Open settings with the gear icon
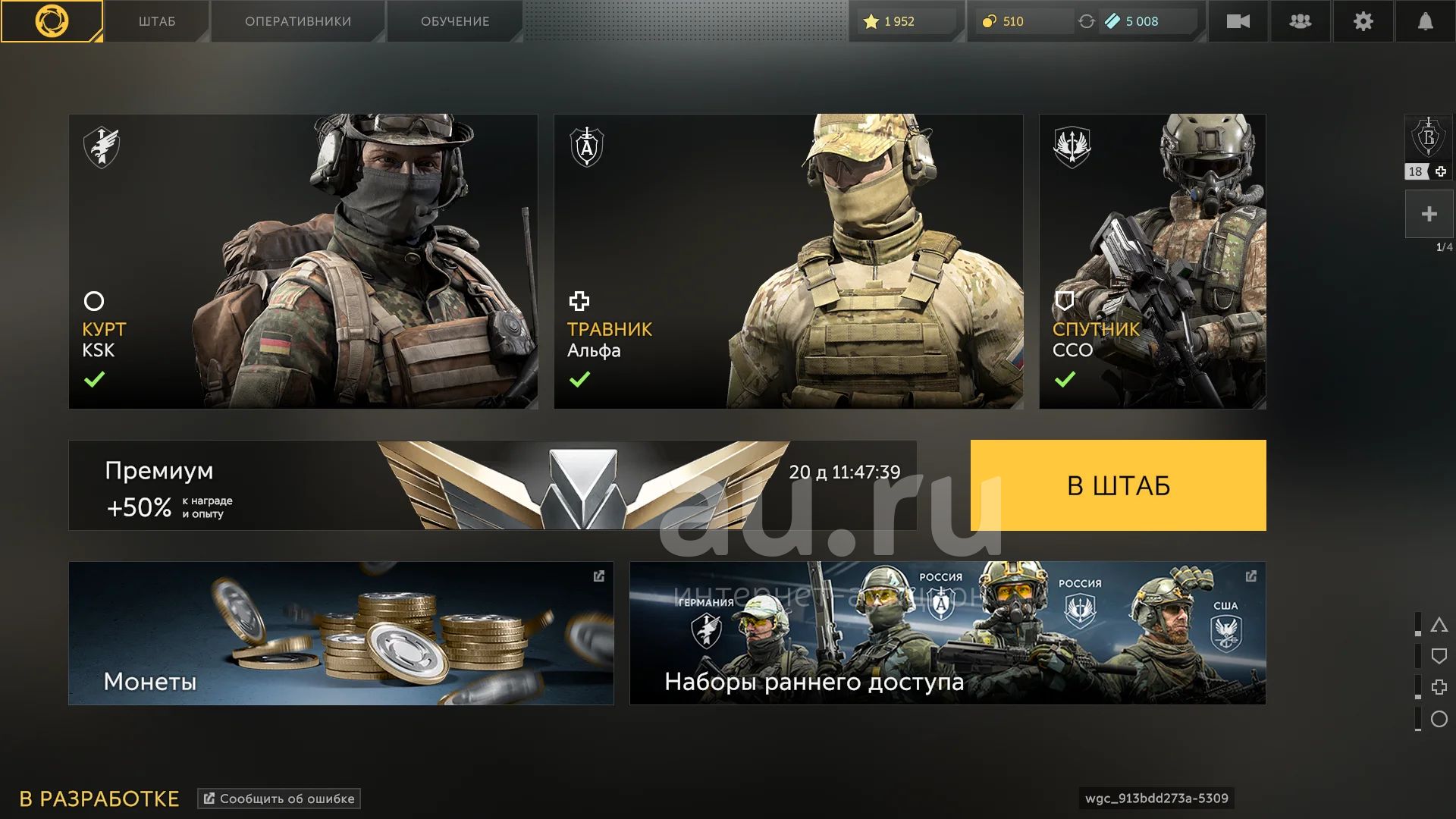Image resolution: width=1456 pixels, height=819 pixels. [x=1363, y=21]
